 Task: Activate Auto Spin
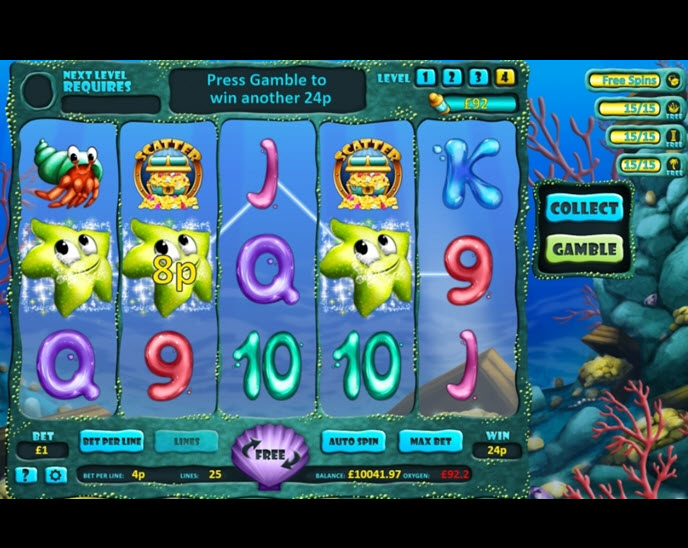click(353, 441)
